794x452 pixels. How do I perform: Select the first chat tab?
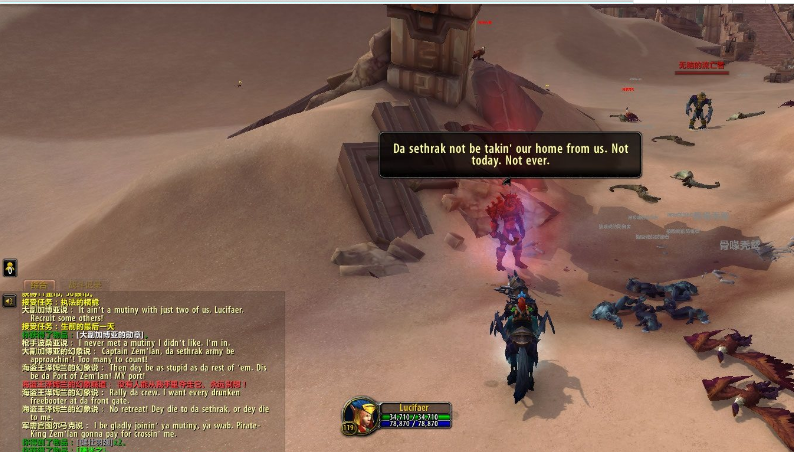pos(39,285)
